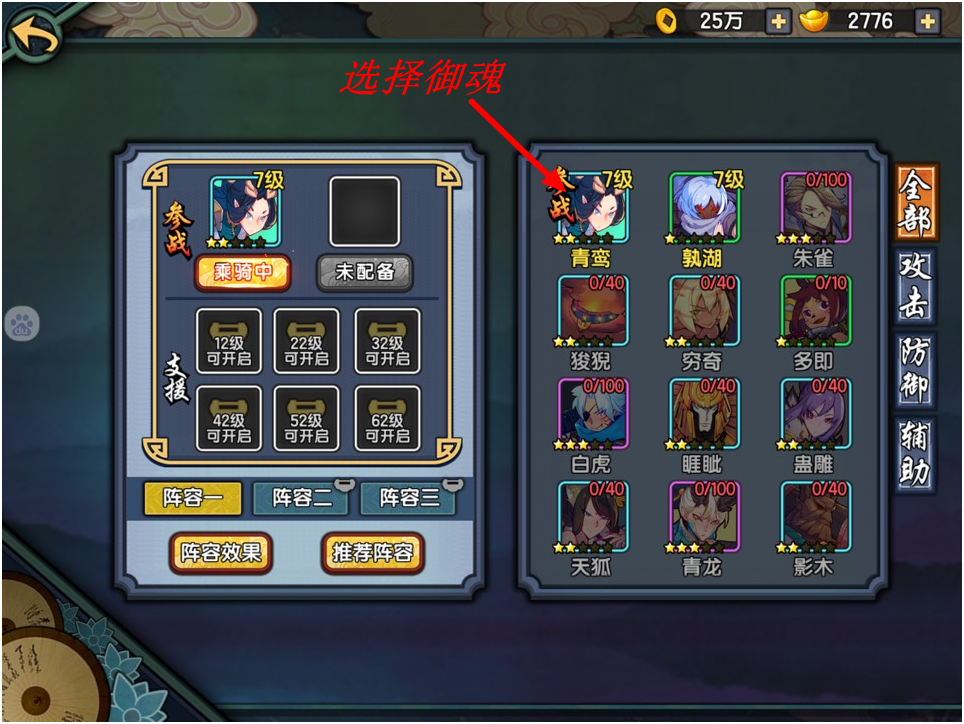Choose the 白虎 spirit portrait

tap(592, 415)
